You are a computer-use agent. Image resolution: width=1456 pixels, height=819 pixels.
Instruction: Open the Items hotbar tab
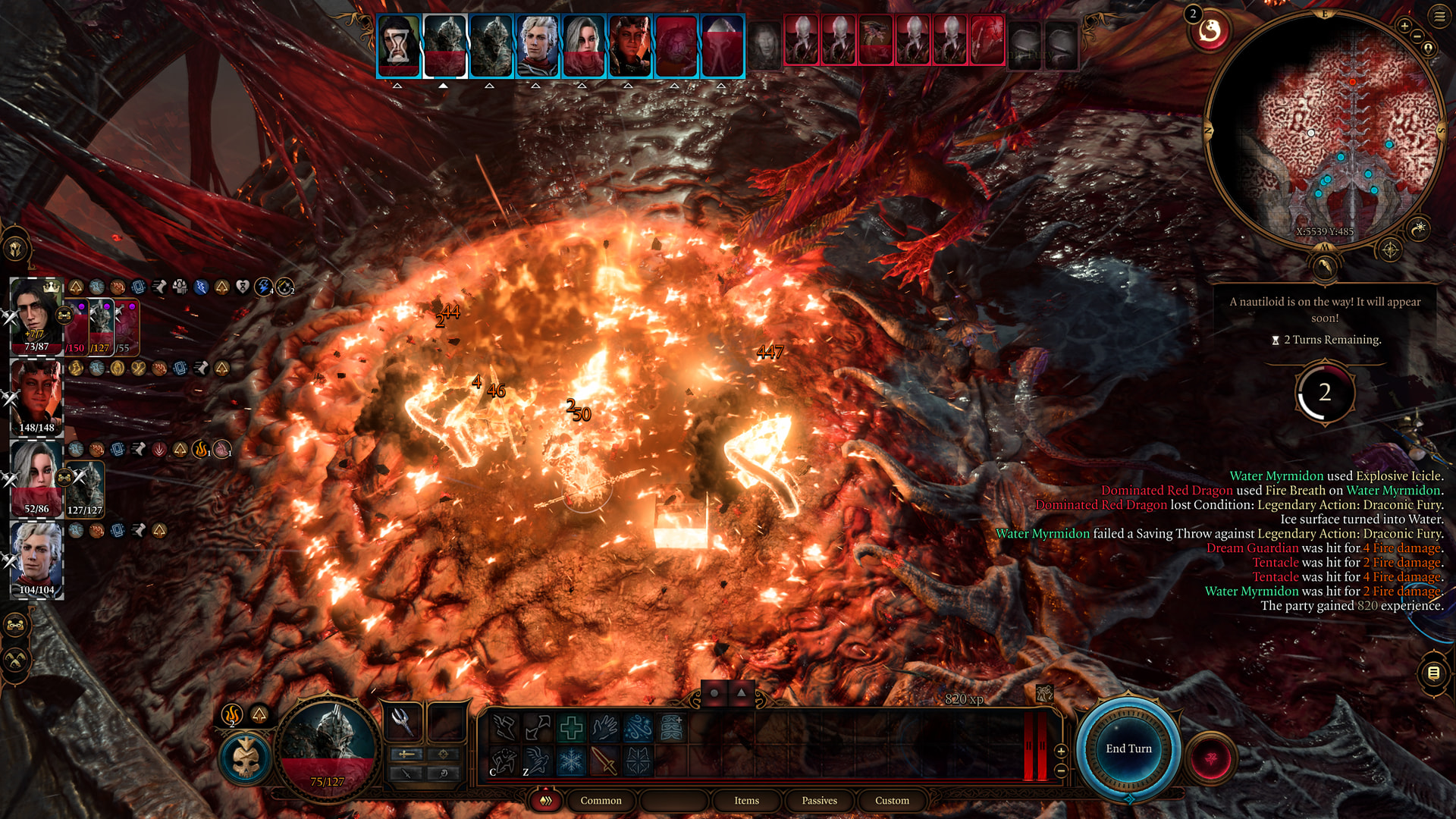[746, 801]
